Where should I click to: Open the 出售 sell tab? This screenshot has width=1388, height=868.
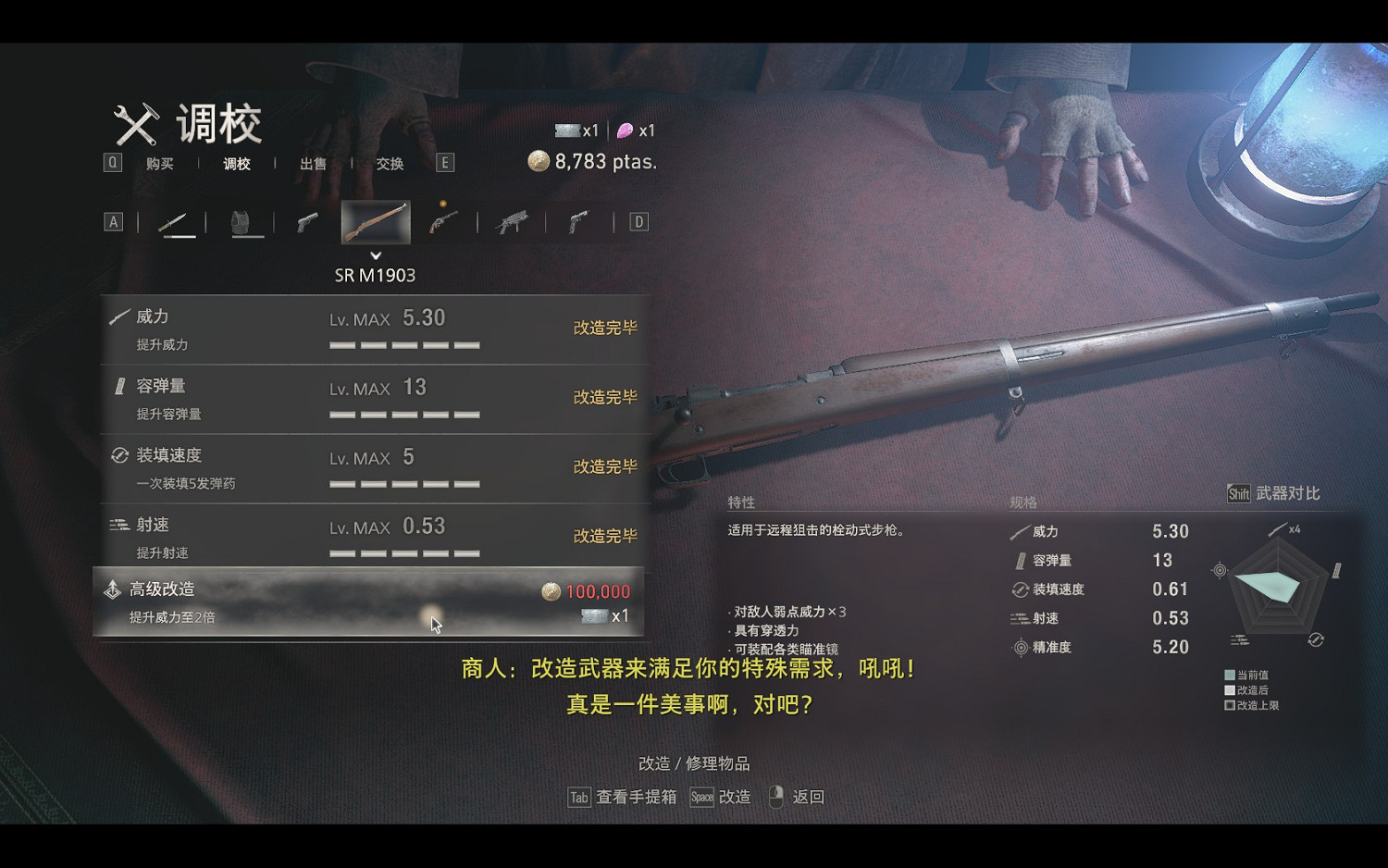[313, 163]
